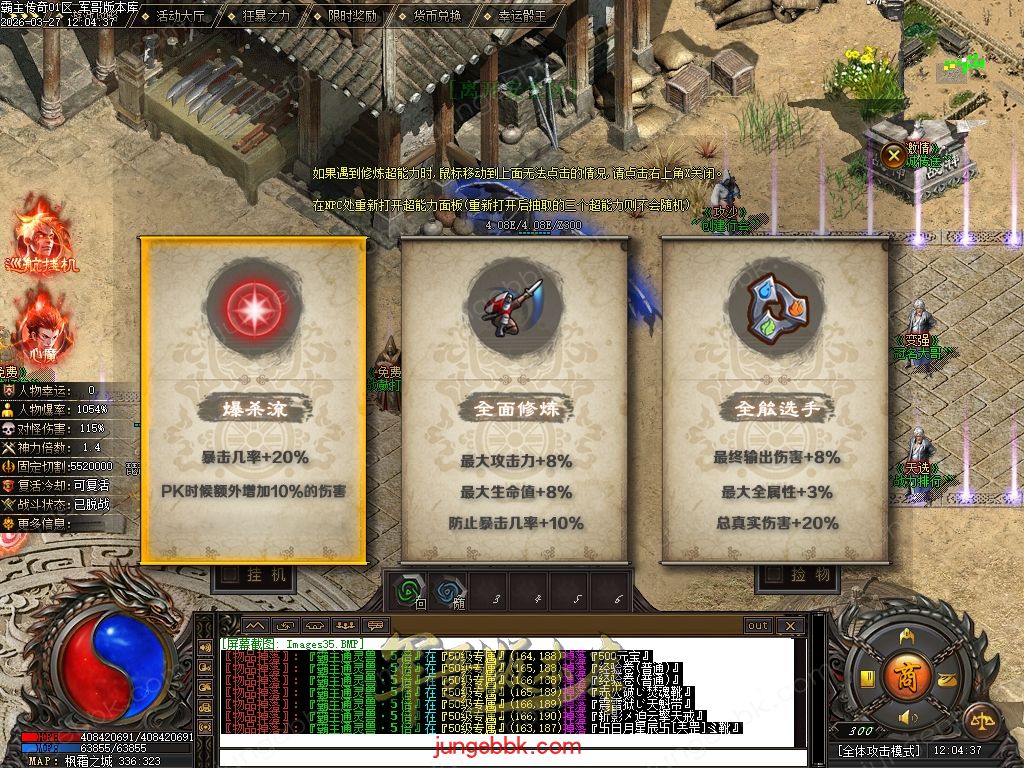Choose the 爆杀流 super ability card
The width and height of the screenshot is (1024, 768).
[253, 400]
